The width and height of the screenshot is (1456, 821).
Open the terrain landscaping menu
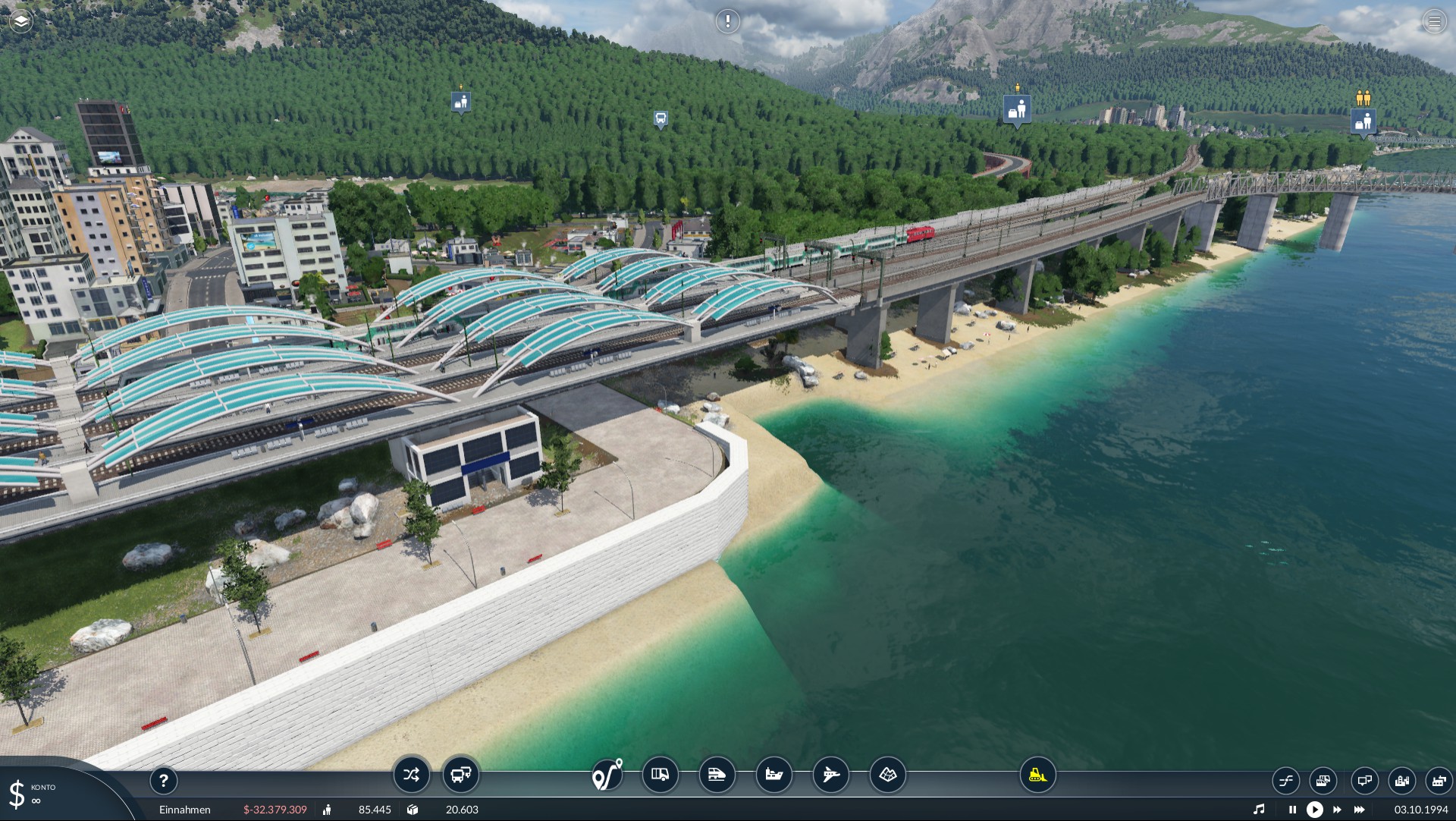coord(887,775)
